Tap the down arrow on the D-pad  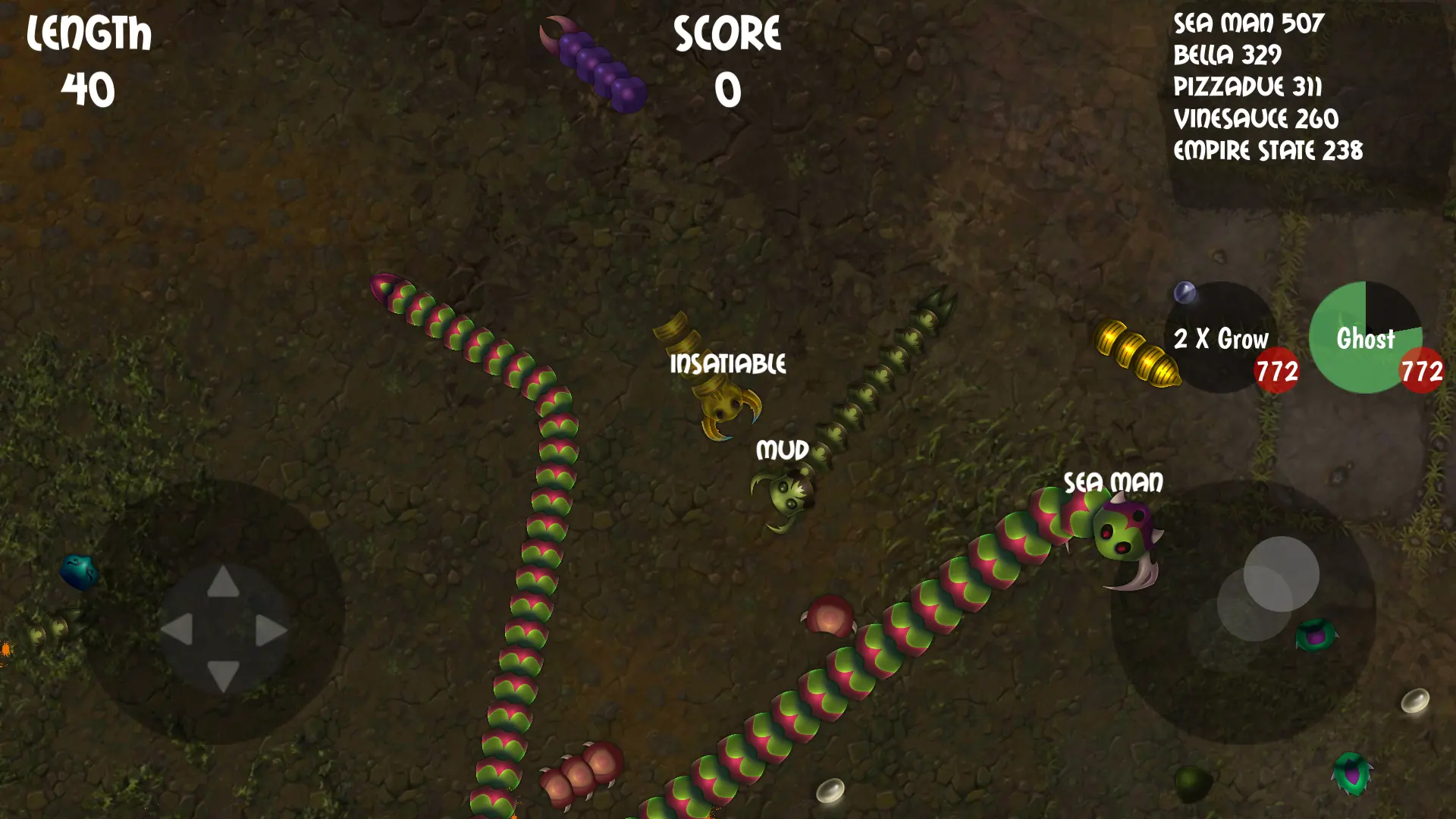(223, 675)
